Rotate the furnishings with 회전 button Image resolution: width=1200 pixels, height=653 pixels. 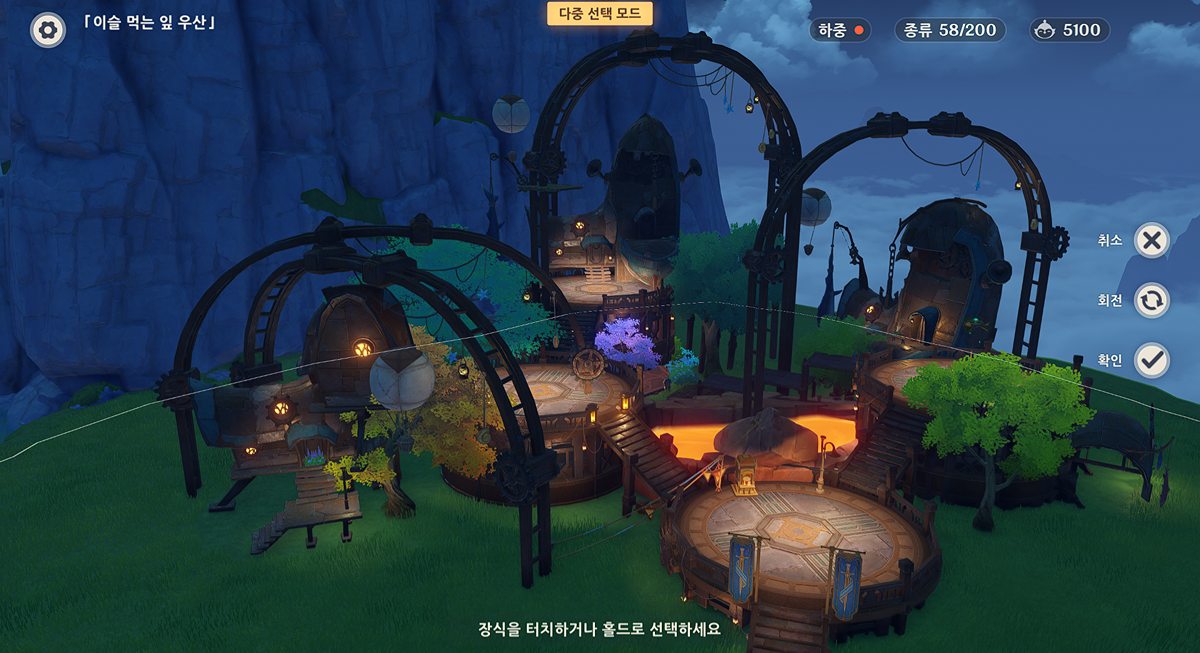[1152, 300]
